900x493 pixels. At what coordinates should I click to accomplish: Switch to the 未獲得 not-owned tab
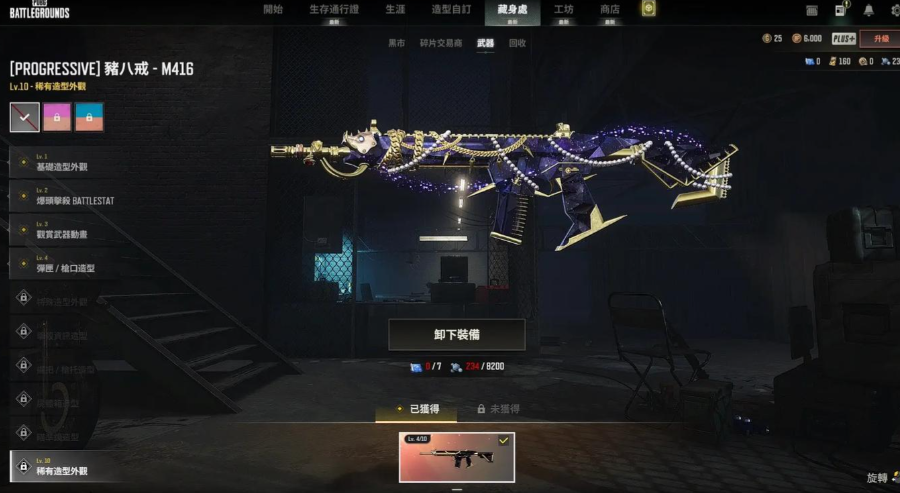point(498,409)
